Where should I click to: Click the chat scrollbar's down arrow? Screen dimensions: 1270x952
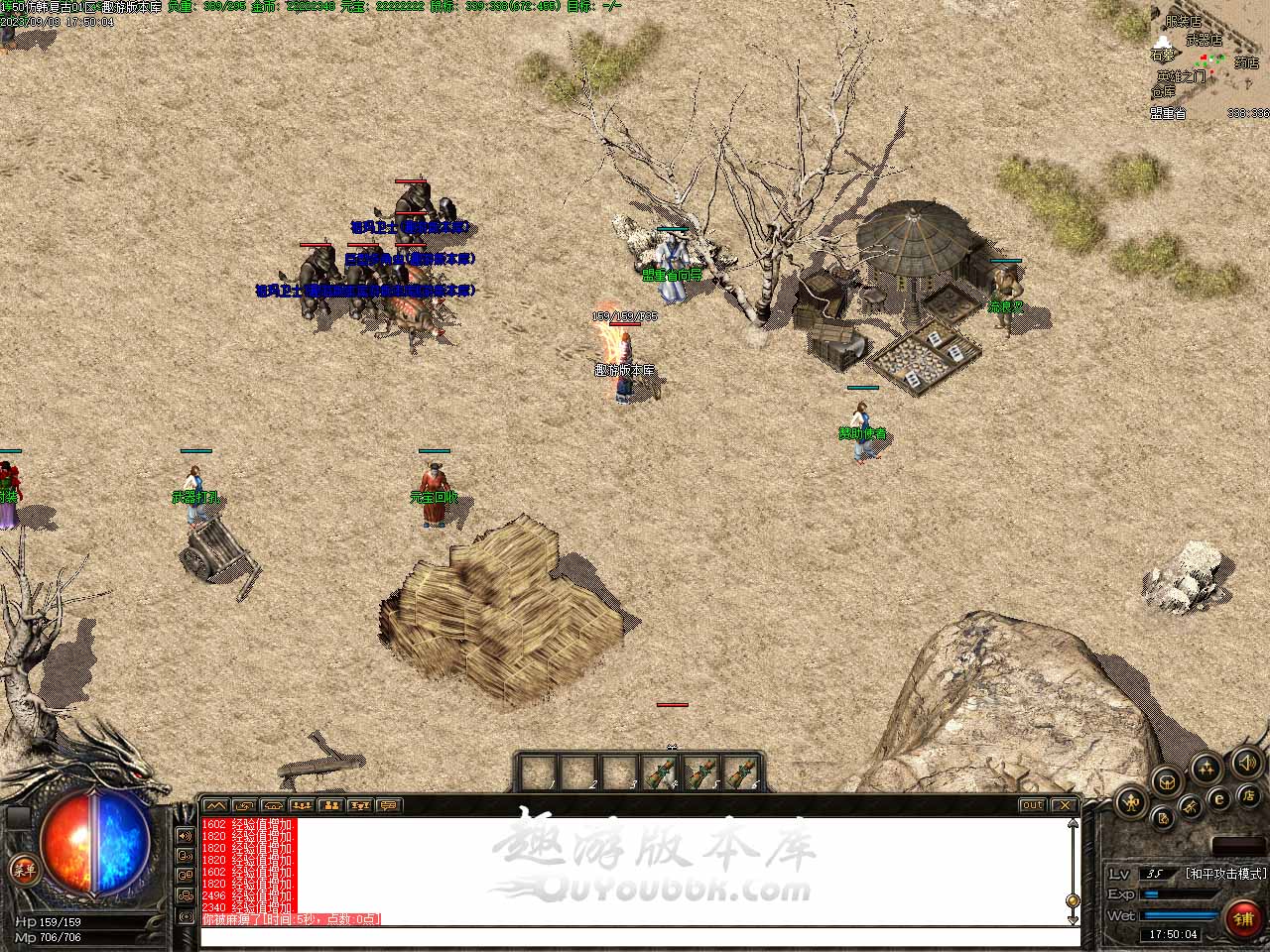(x=1073, y=901)
